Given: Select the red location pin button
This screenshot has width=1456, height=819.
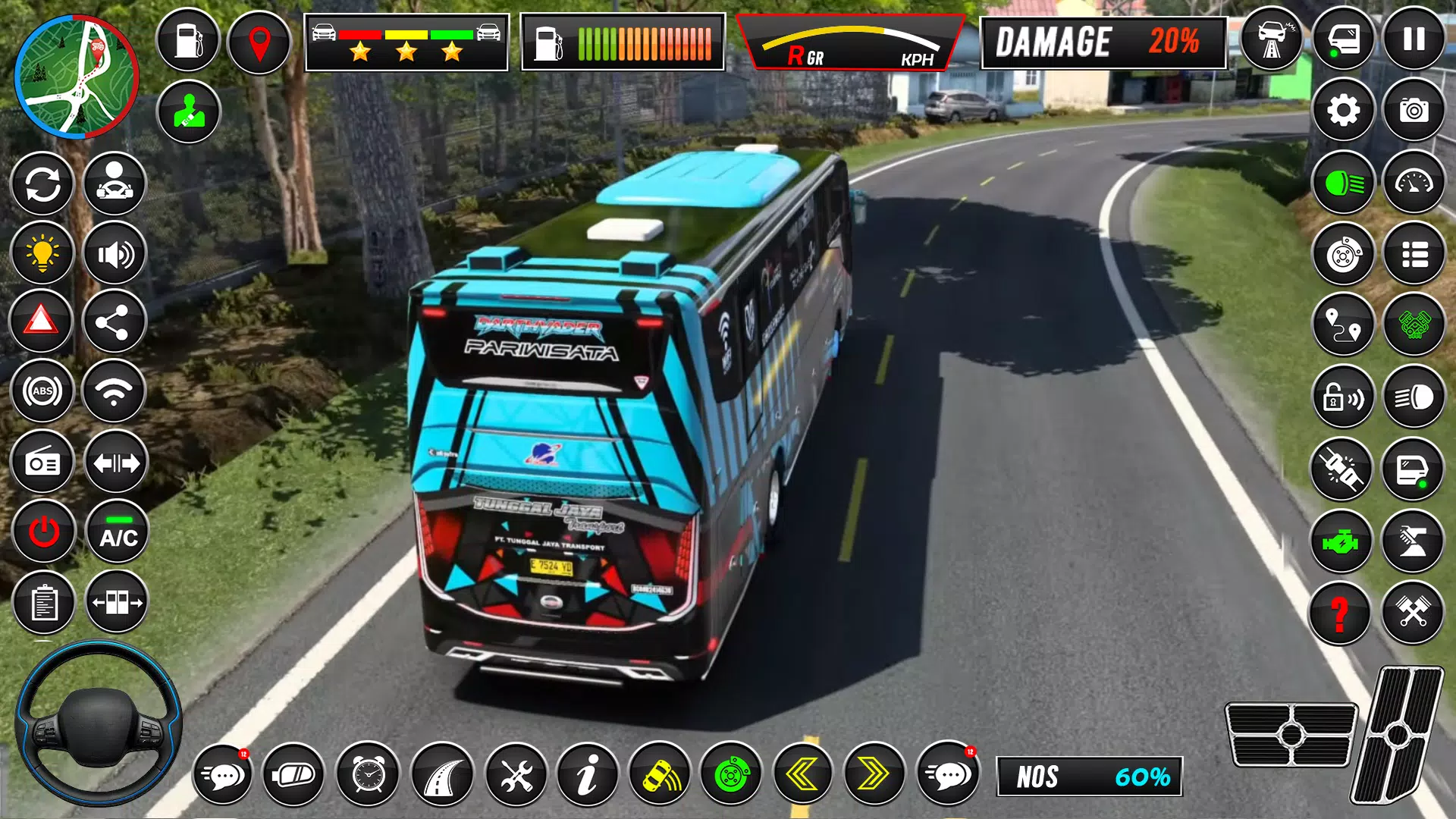Looking at the screenshot, I should click(259, 42).
